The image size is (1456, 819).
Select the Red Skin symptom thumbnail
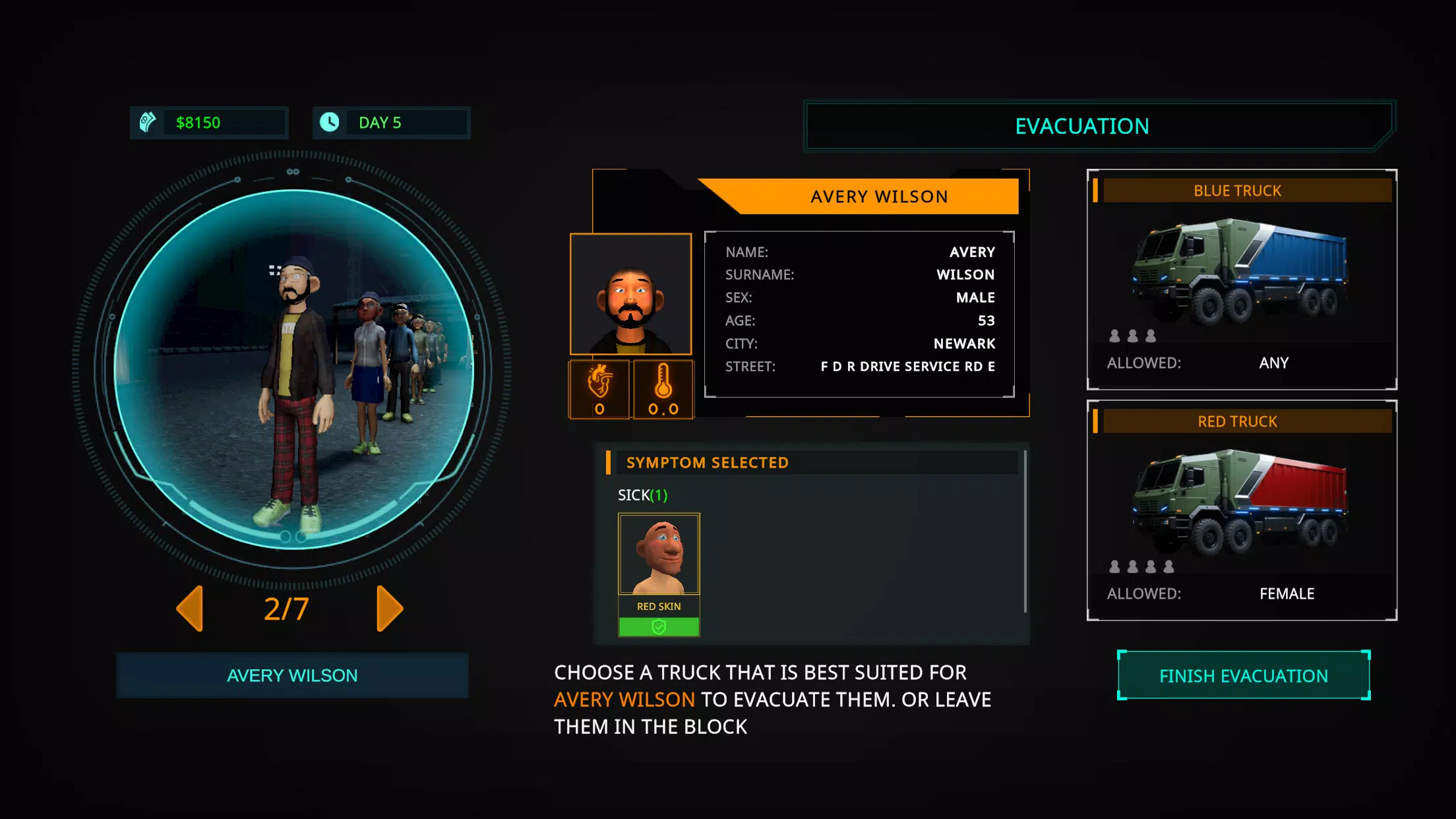(x=658, y=555)
